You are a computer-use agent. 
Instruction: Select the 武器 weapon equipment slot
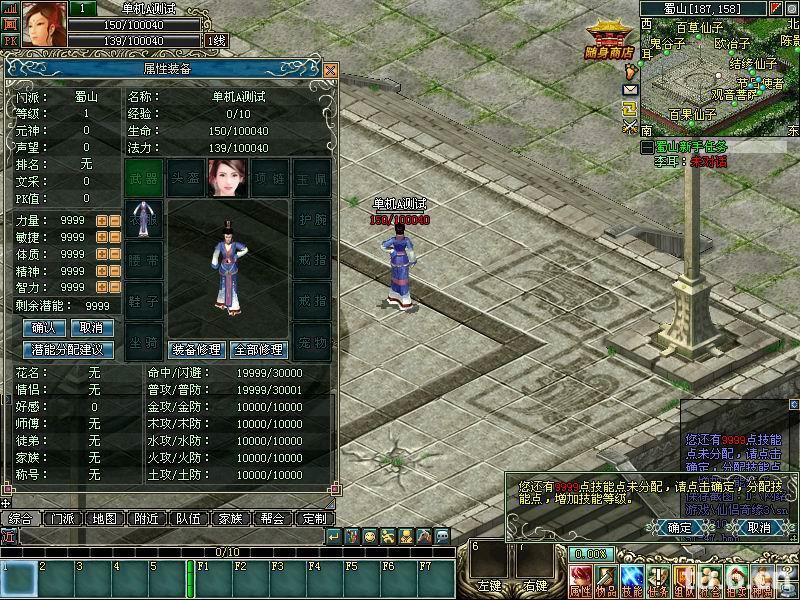tap(145, 178)
